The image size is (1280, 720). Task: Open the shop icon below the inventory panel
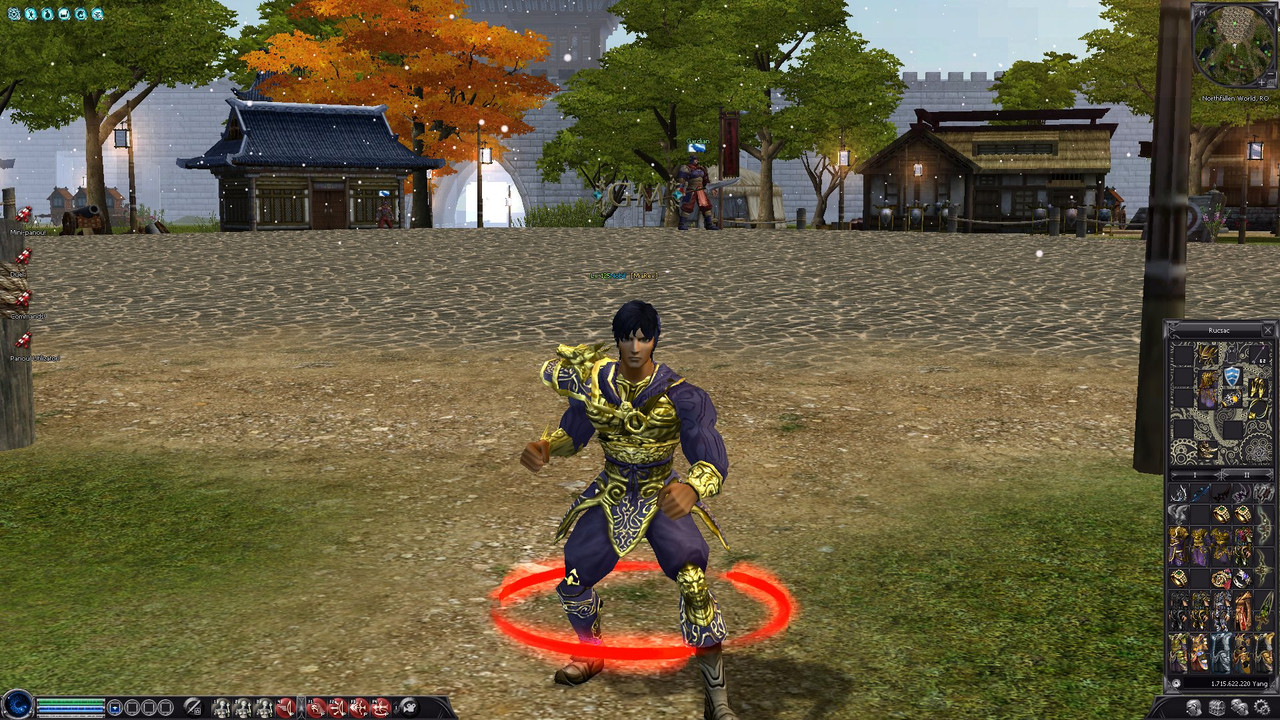click(1216, 707)
